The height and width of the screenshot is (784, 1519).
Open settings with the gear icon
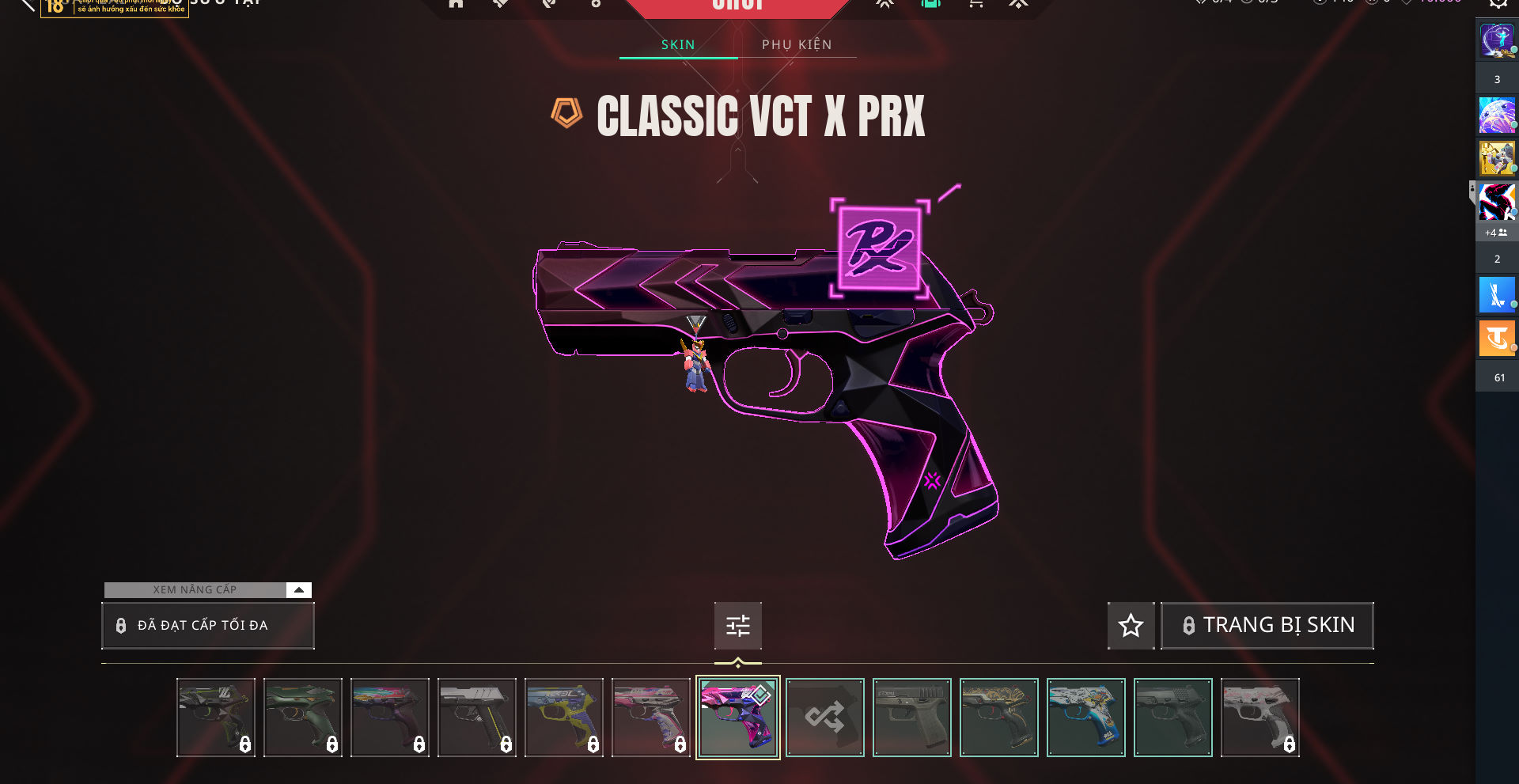[1498, 3]
